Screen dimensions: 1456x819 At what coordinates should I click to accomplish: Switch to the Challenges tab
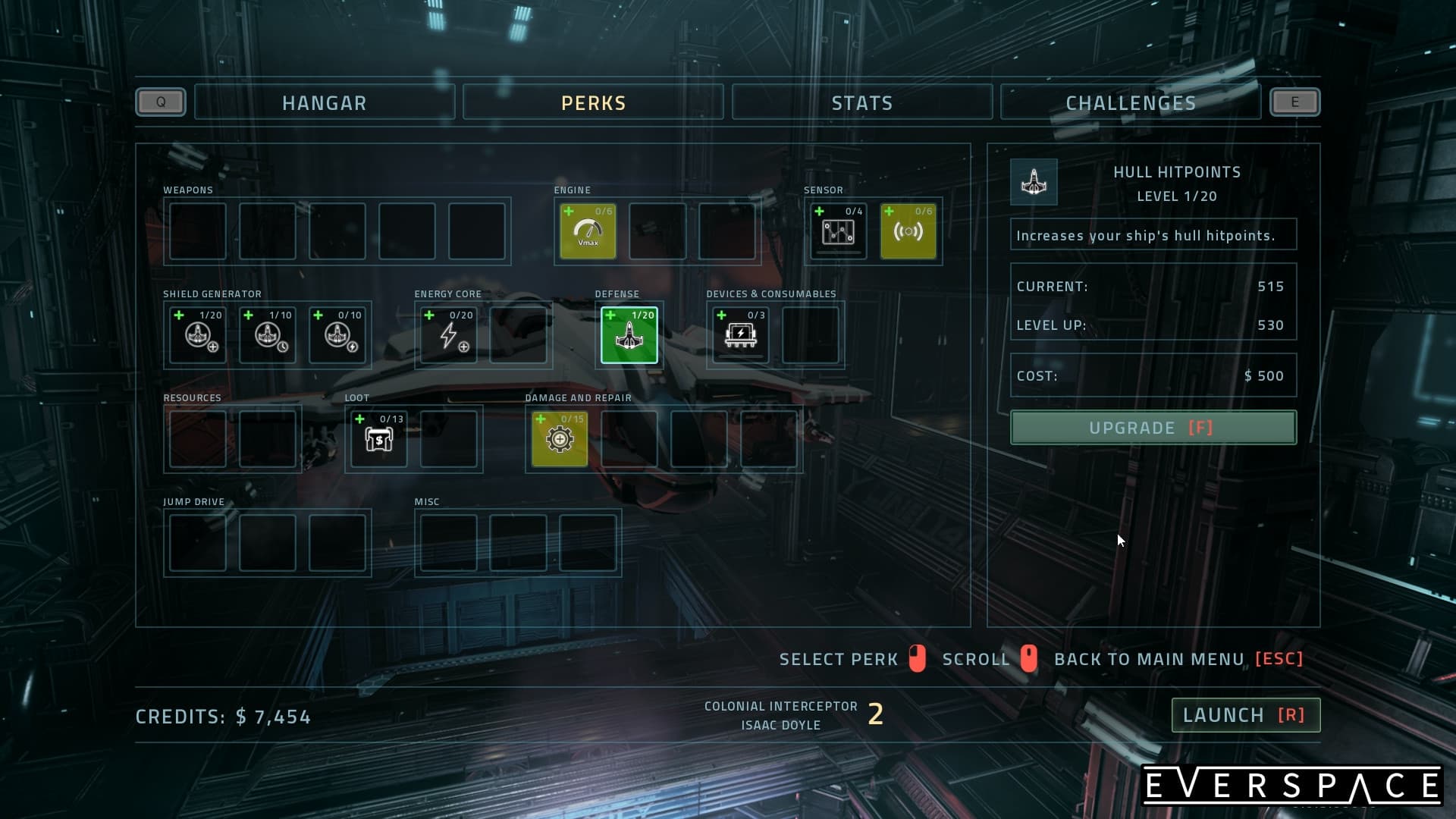pos(1131,102)
